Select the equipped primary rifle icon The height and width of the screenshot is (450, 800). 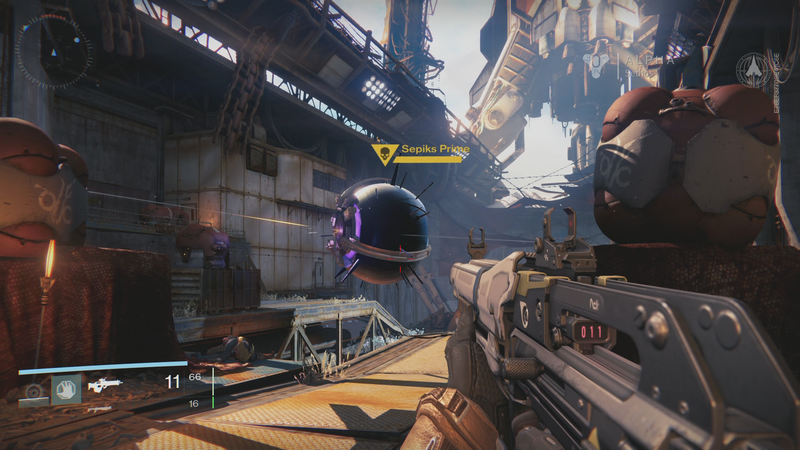pos(103,385)
